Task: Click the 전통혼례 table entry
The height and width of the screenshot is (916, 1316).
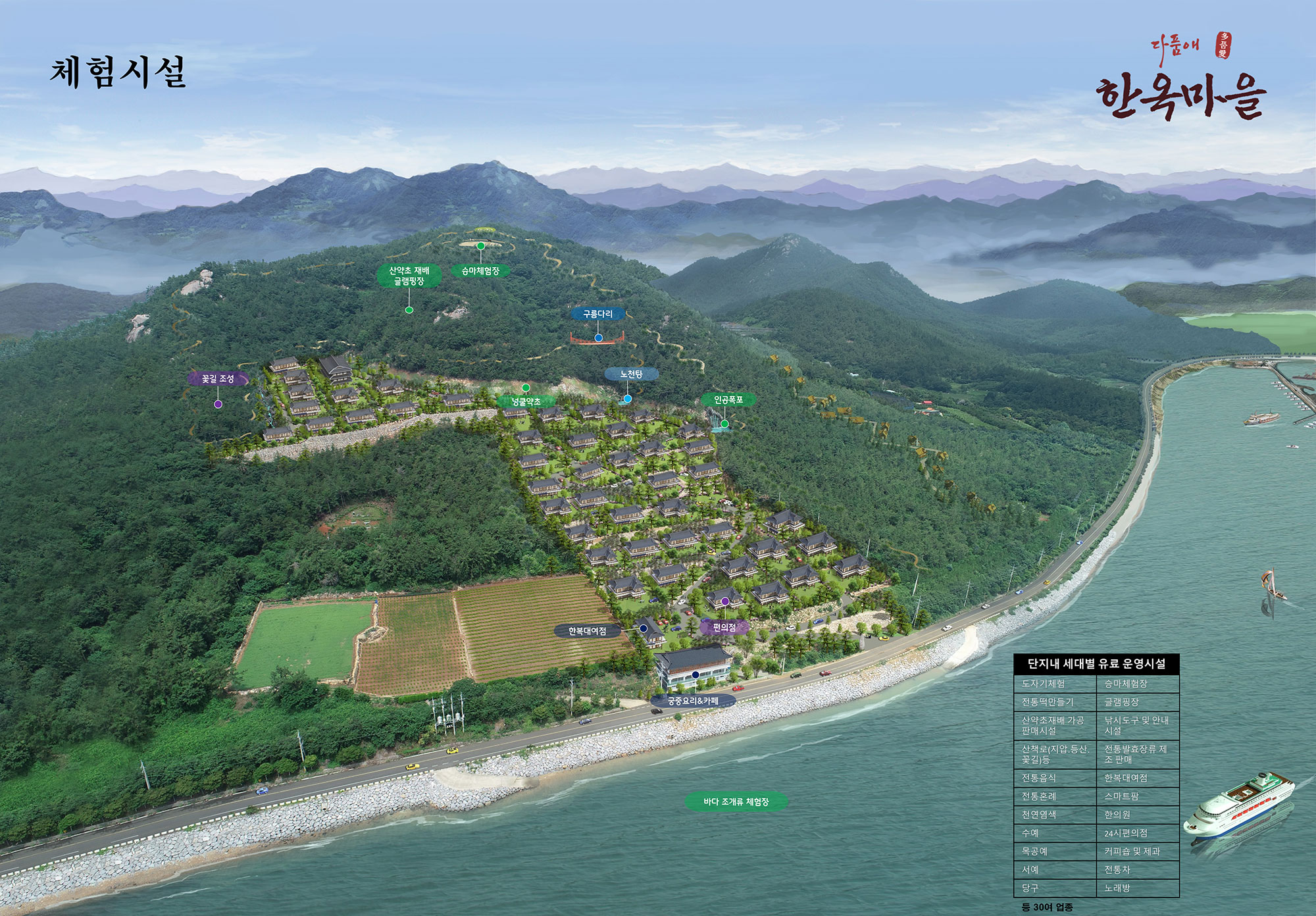Action: click(1039, 796)
